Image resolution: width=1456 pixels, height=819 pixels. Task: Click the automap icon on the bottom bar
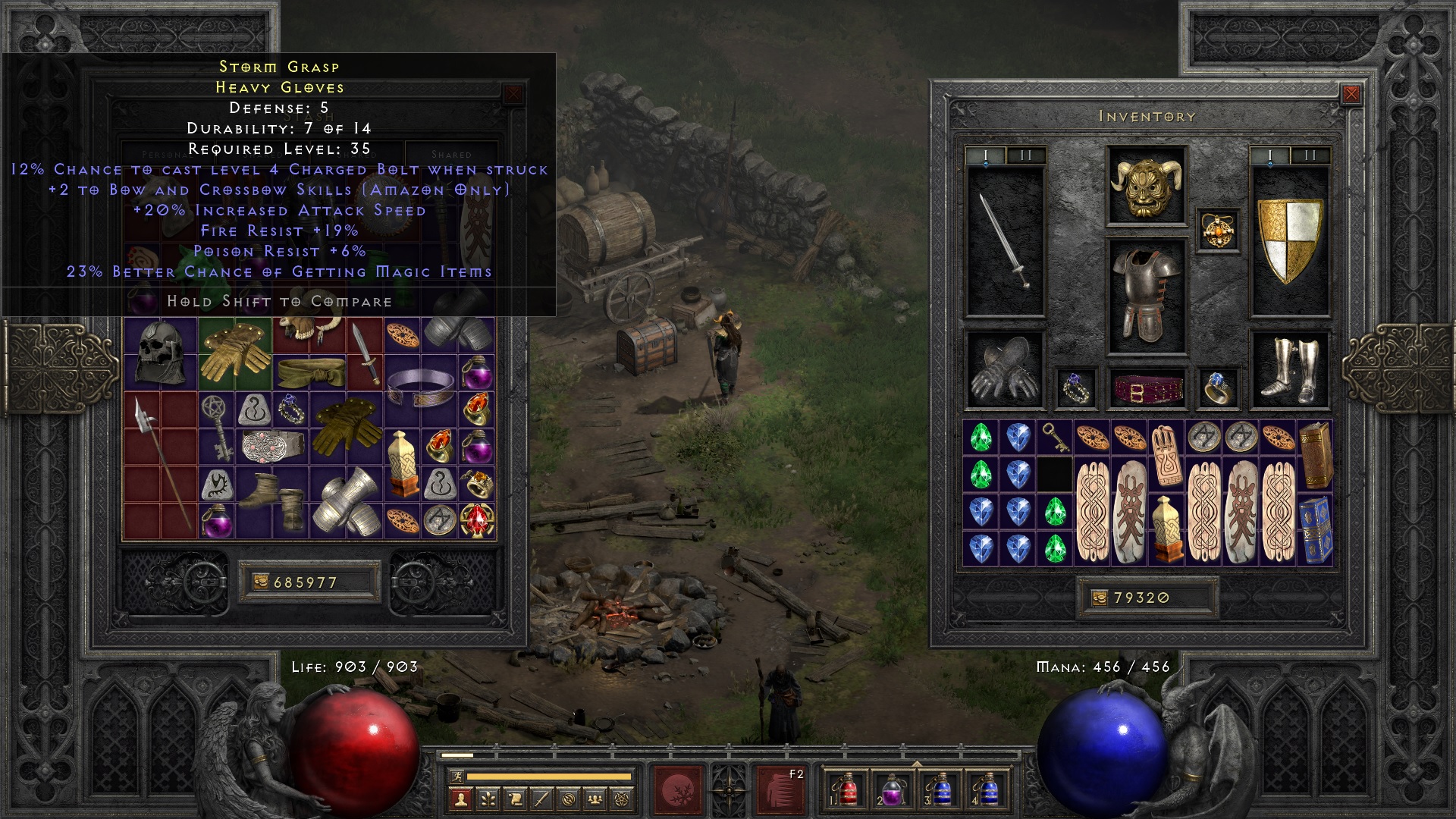569,800
